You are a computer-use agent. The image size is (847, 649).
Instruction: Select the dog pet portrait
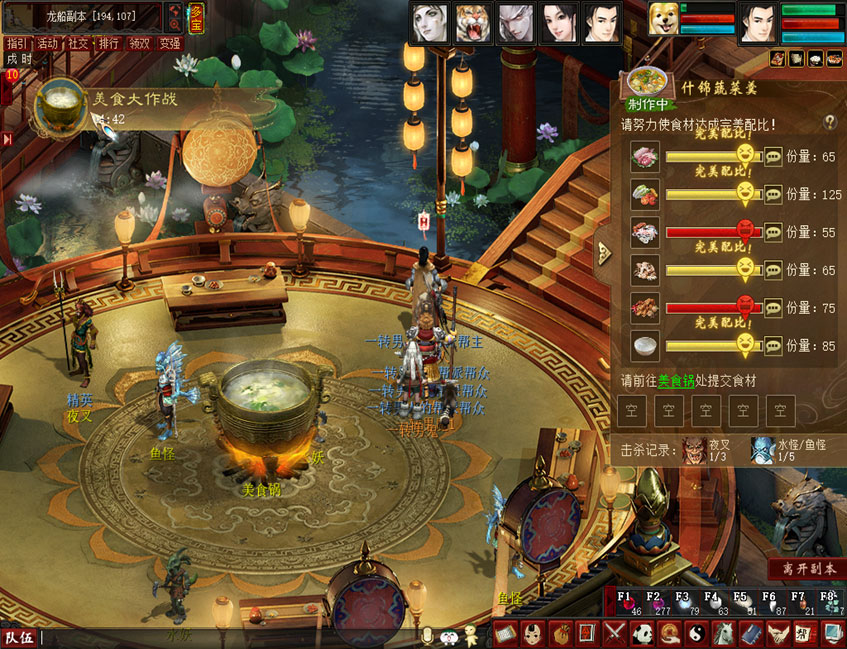tap(661, 20)
